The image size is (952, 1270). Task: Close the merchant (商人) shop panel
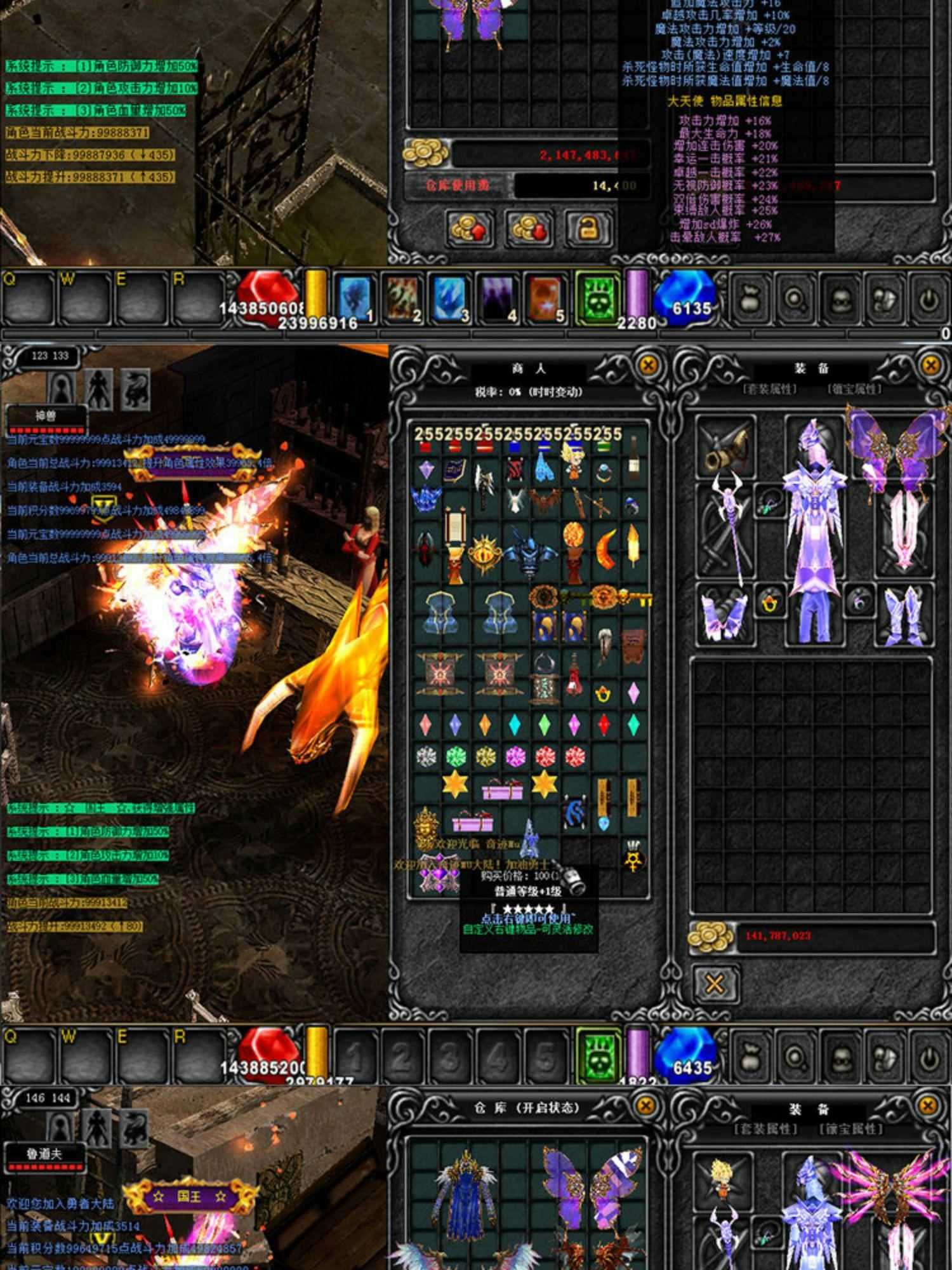(647, 365)
